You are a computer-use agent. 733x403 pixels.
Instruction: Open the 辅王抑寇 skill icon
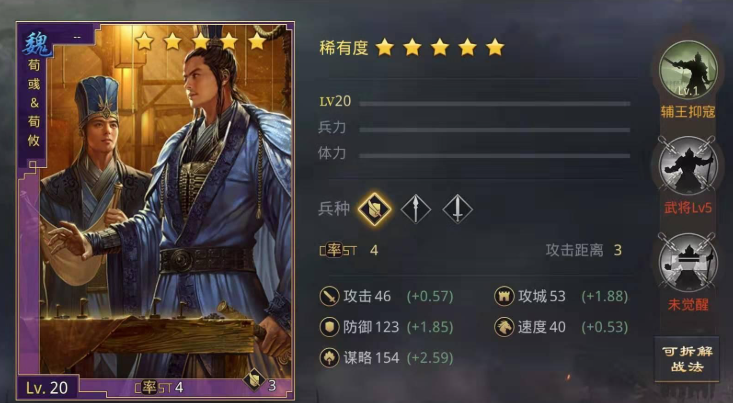(689, 70)
